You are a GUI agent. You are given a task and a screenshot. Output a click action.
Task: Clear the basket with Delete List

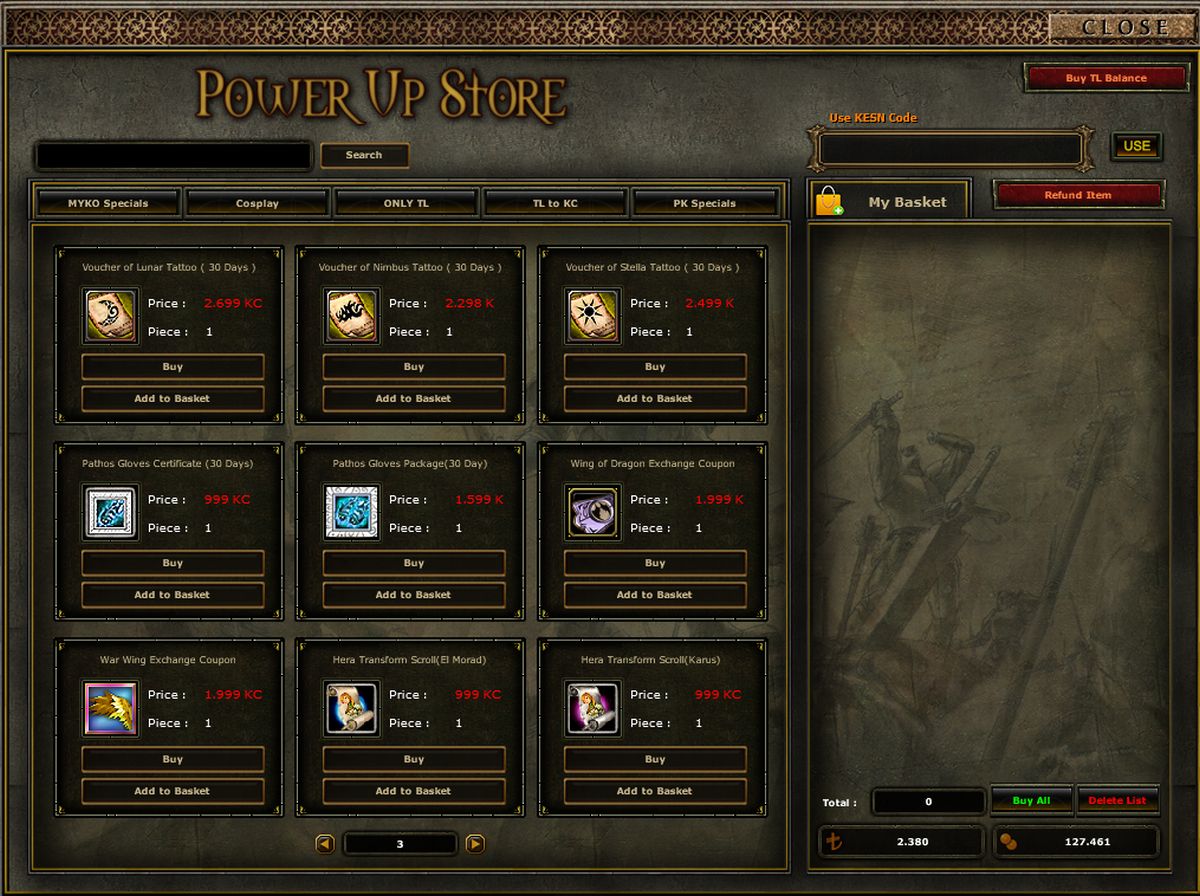(1117, 801)
